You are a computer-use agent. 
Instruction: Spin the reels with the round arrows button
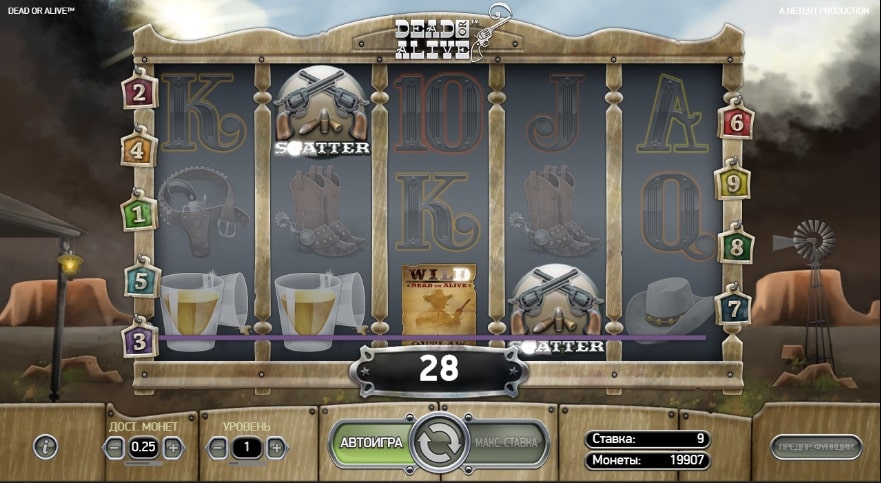point(439,442)
